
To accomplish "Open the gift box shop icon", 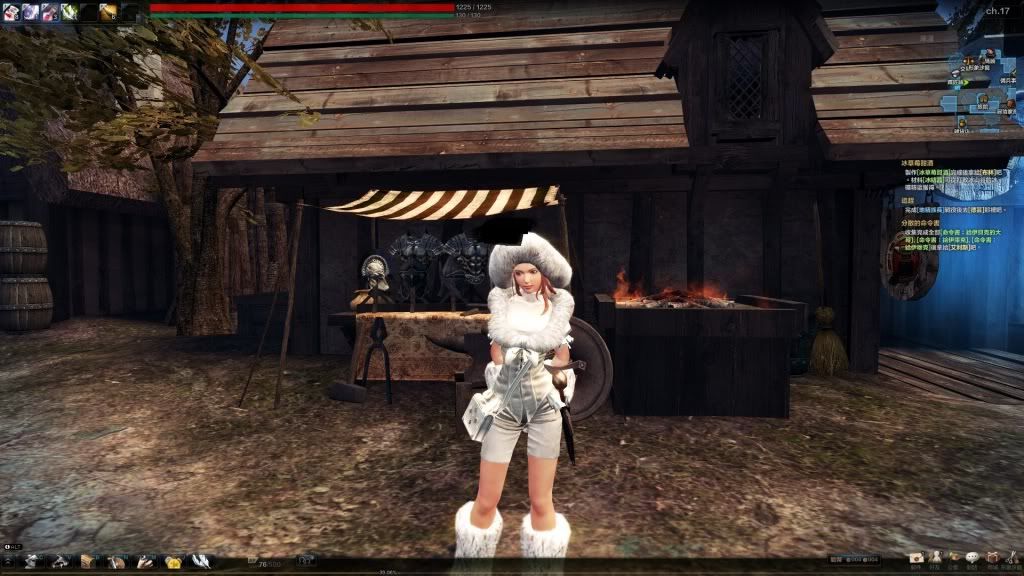I will pyautogui.click(x=992, y=557).
